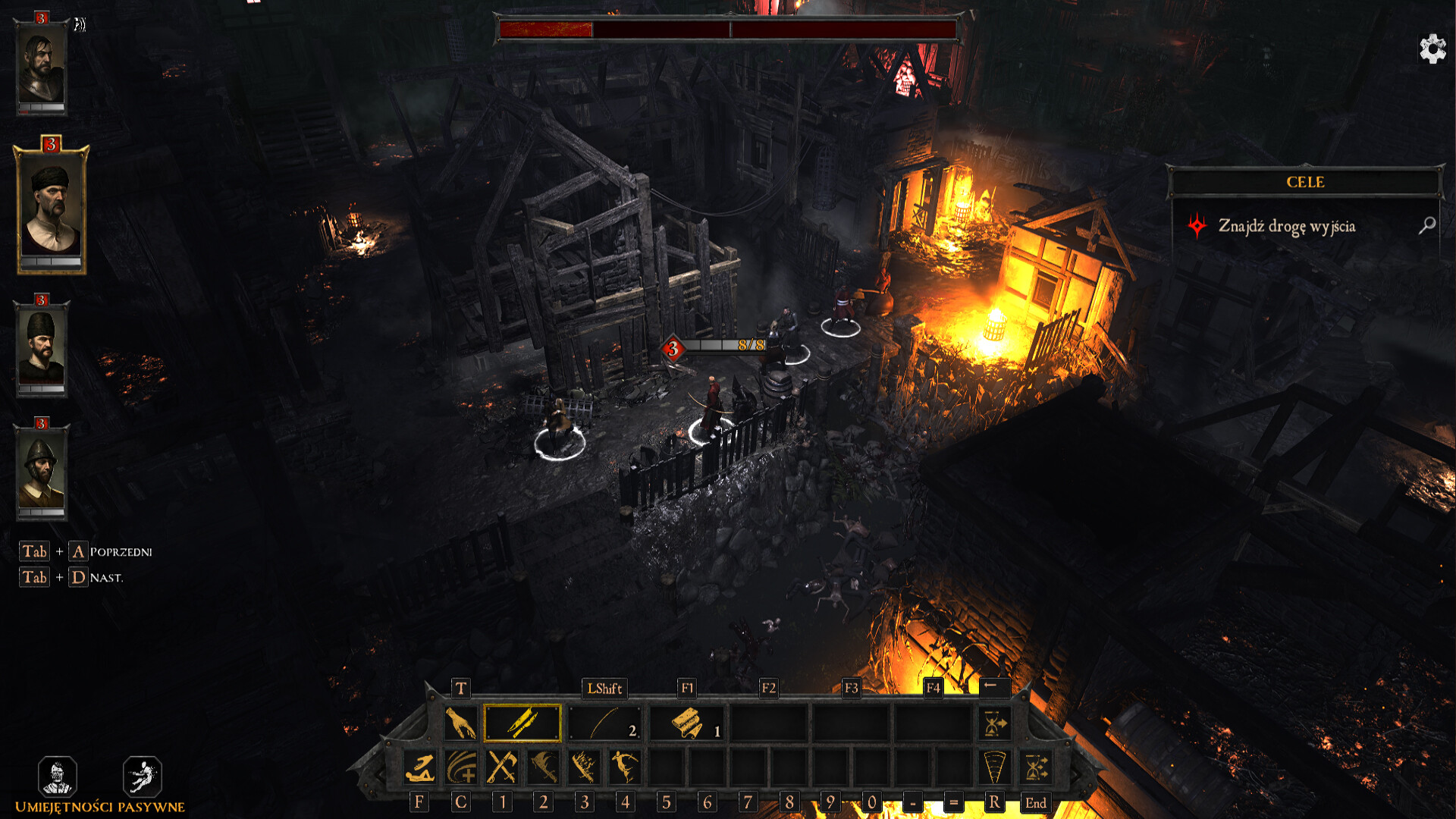Activate the acrobatic dodge skill on key 4
The height and width of the screenshot is (819, 1456).
(x=626, y=768)
